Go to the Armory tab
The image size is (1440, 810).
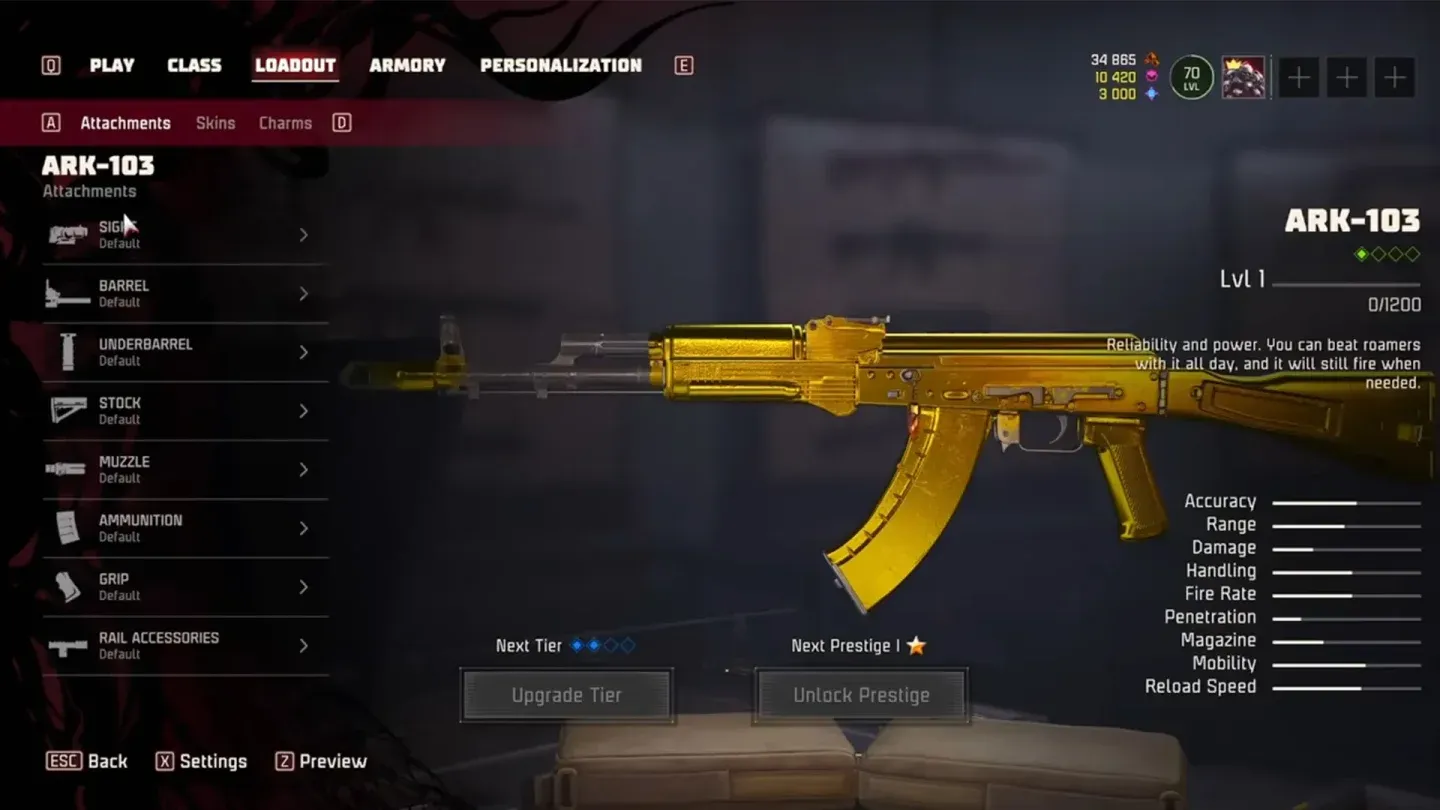[407, 65]
